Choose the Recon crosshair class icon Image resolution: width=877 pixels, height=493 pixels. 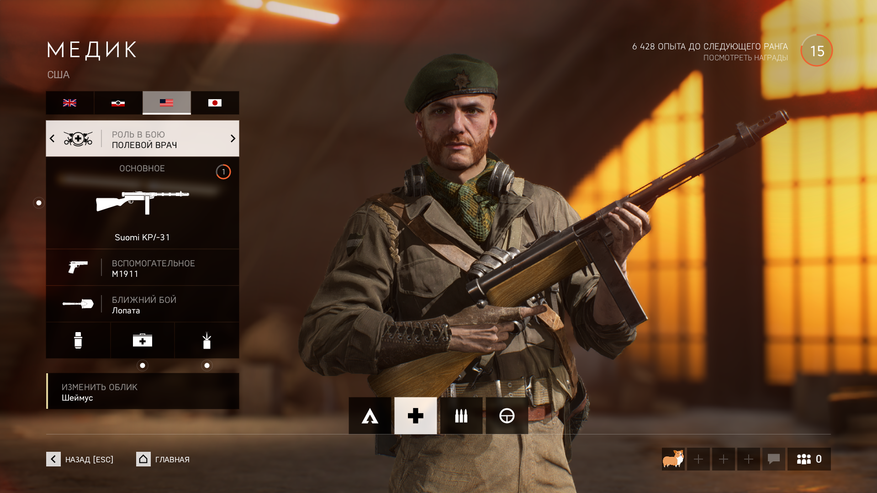tap(507, 415)
